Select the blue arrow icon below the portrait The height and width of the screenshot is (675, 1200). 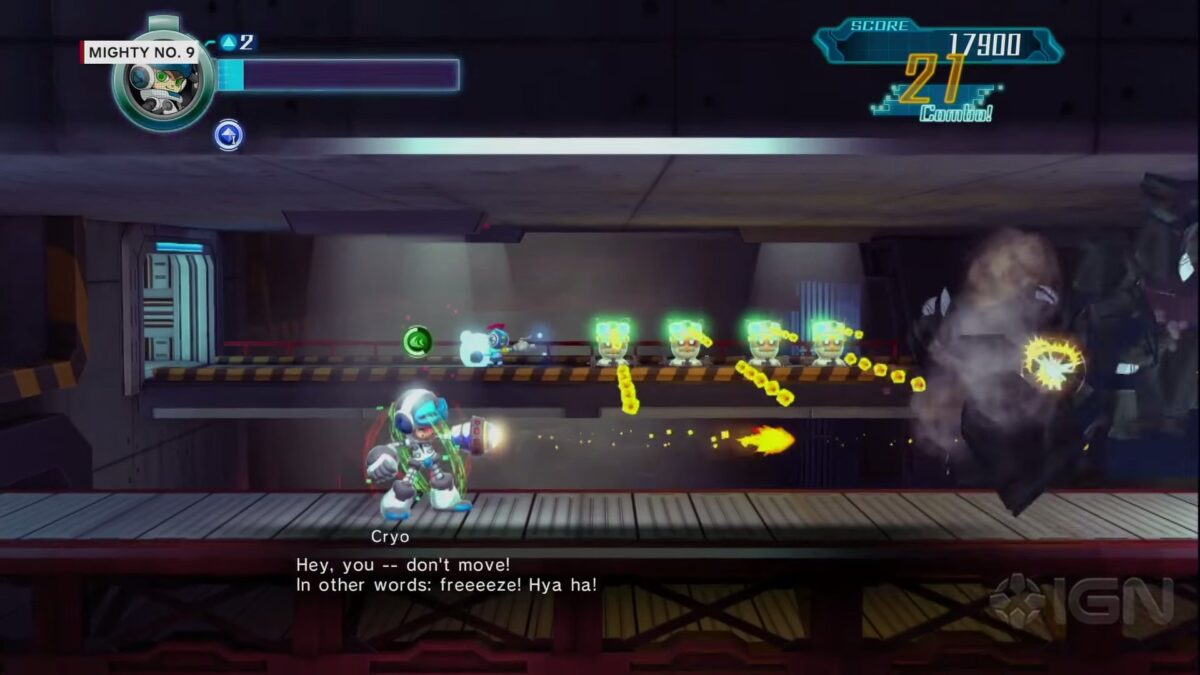(228, 135)
